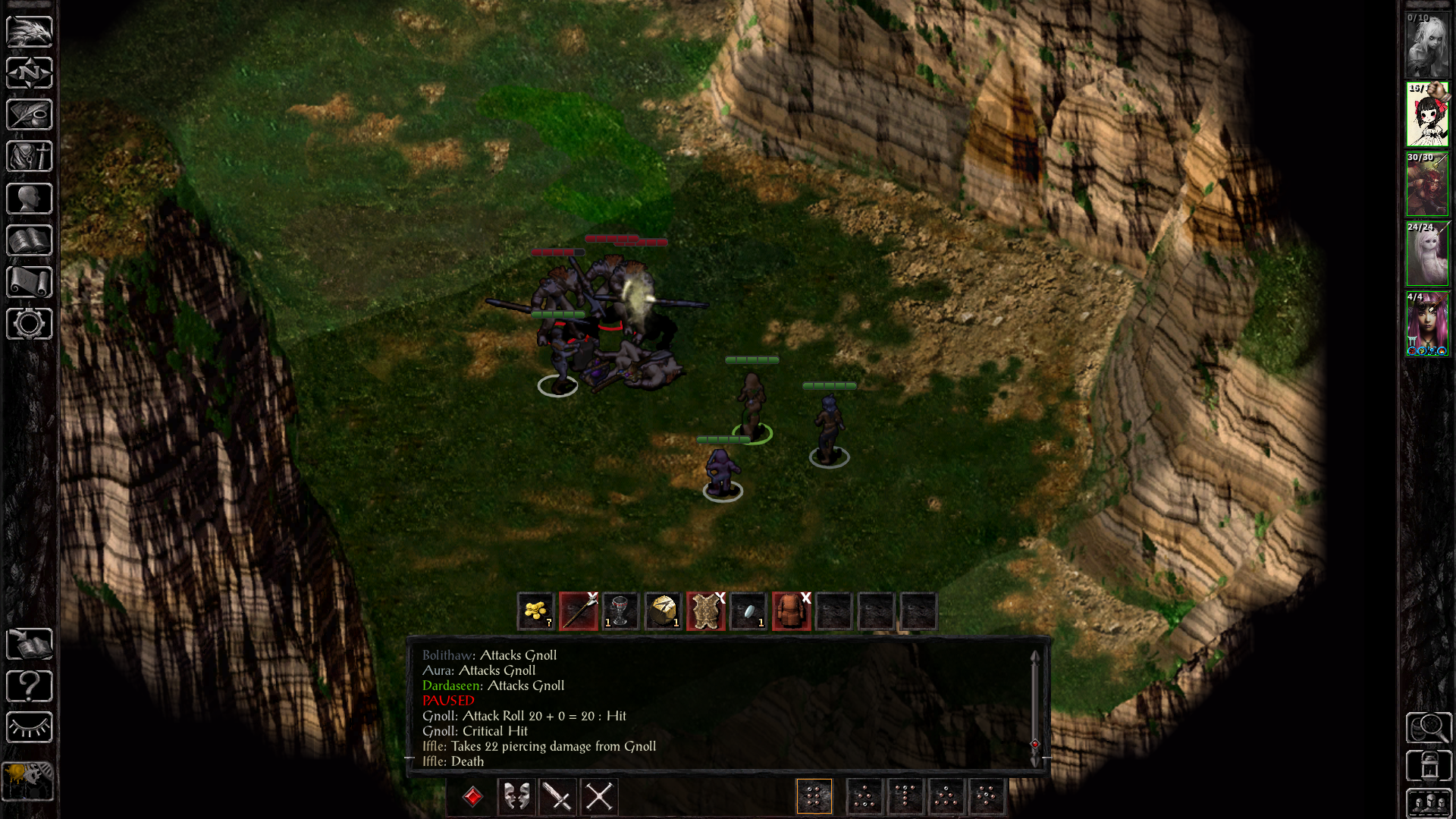Show the character record screen
Screen dimensions: 1456x819
(29, 199)
